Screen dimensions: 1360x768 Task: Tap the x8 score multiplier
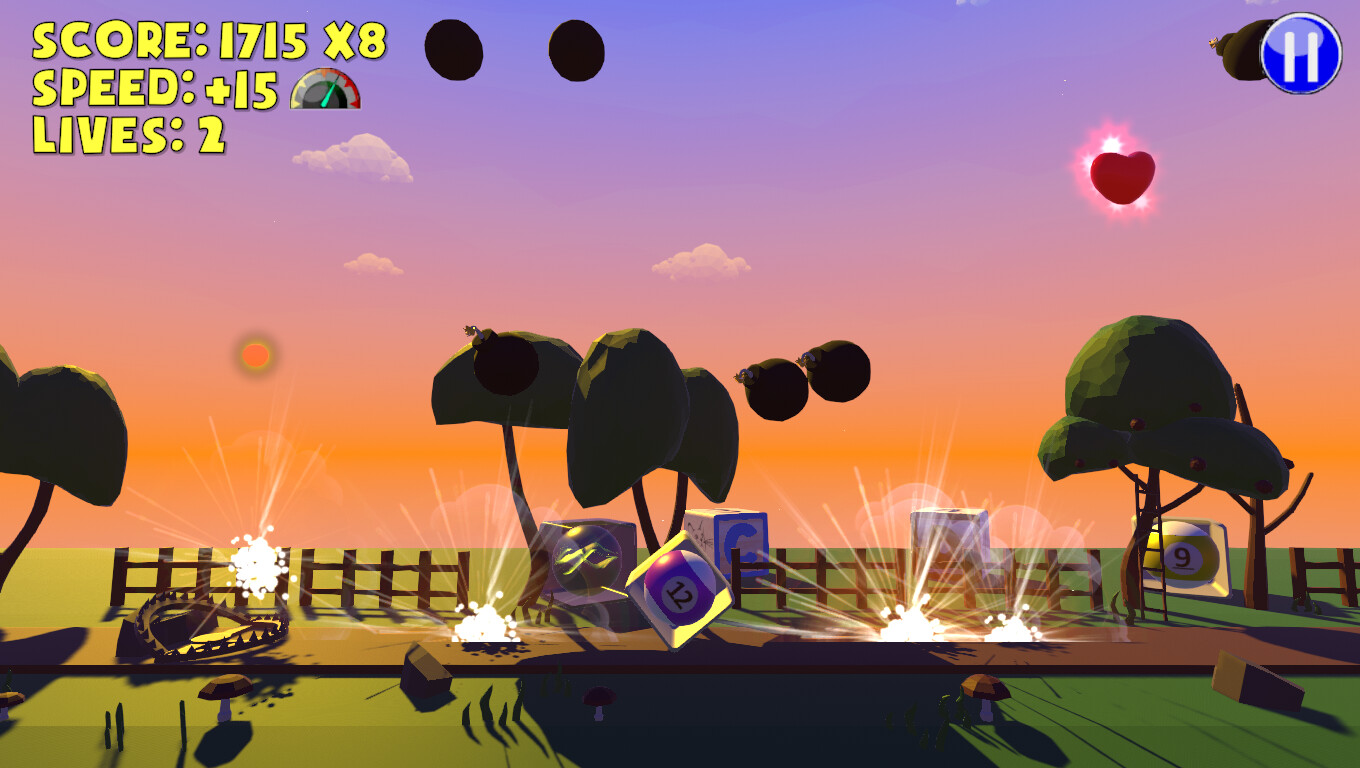point(357,42)
